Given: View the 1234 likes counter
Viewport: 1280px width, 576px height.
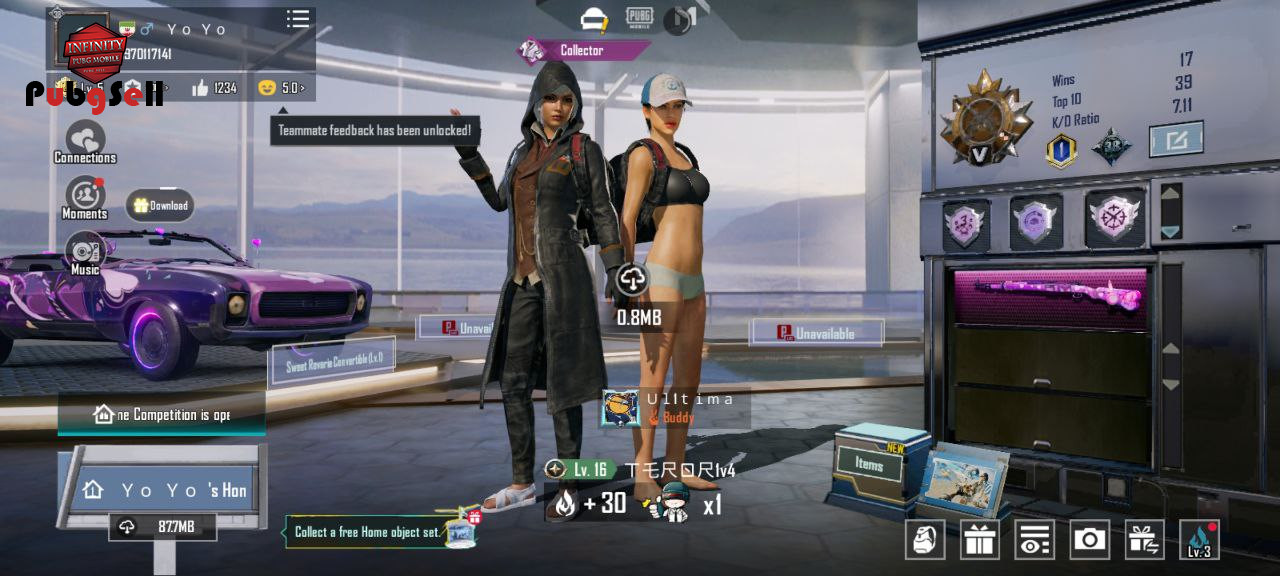Looking at the screenshot, I should [214, 88].
